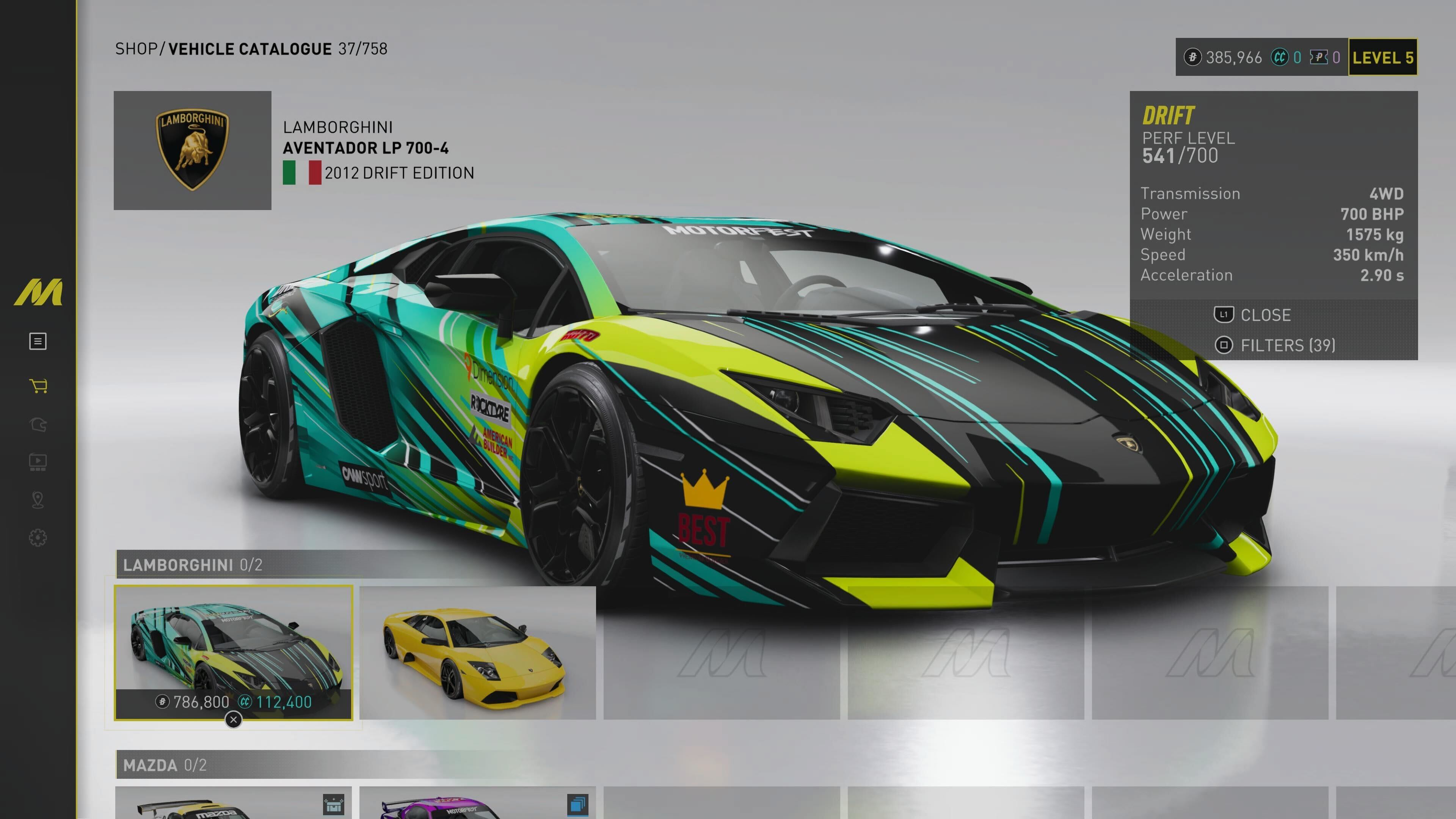
Task: Select the Aventador Drift Edition thumbnail
Action: 233,652
